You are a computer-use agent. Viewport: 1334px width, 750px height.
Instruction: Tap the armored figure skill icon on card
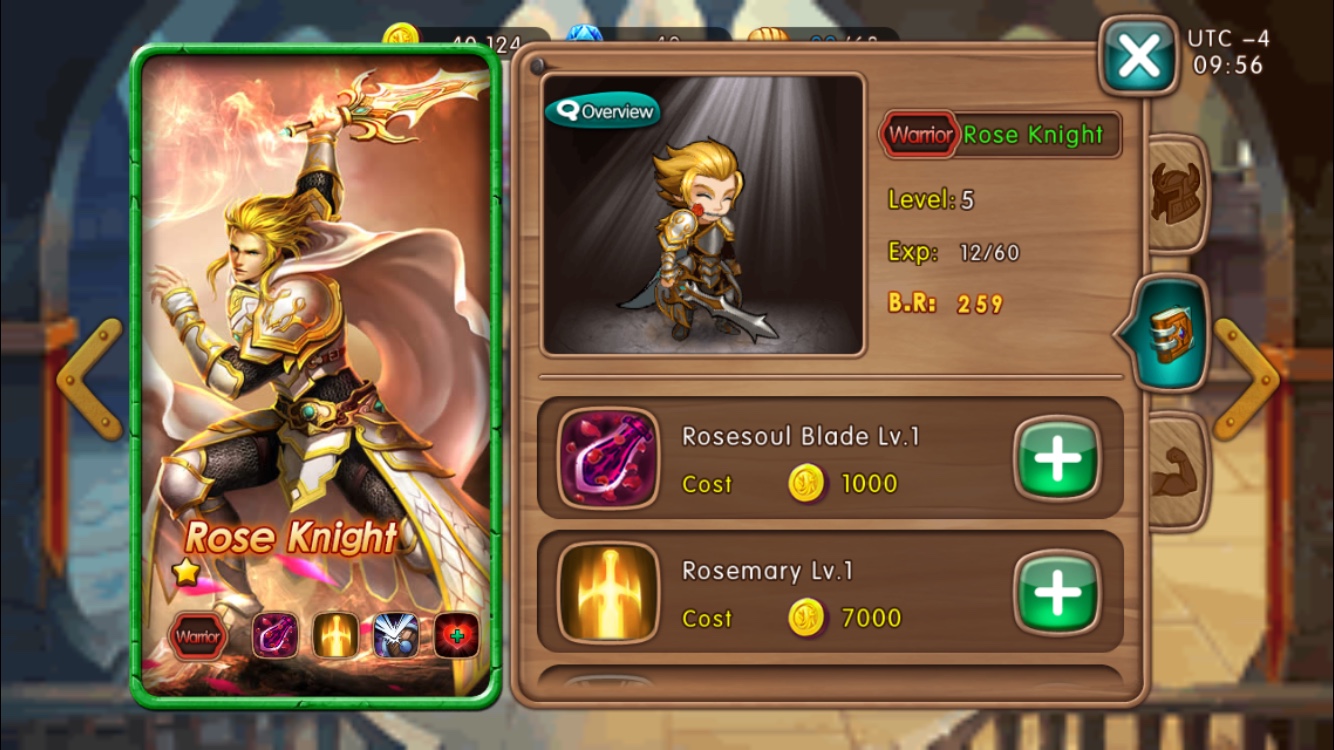(x=396, y=636)
